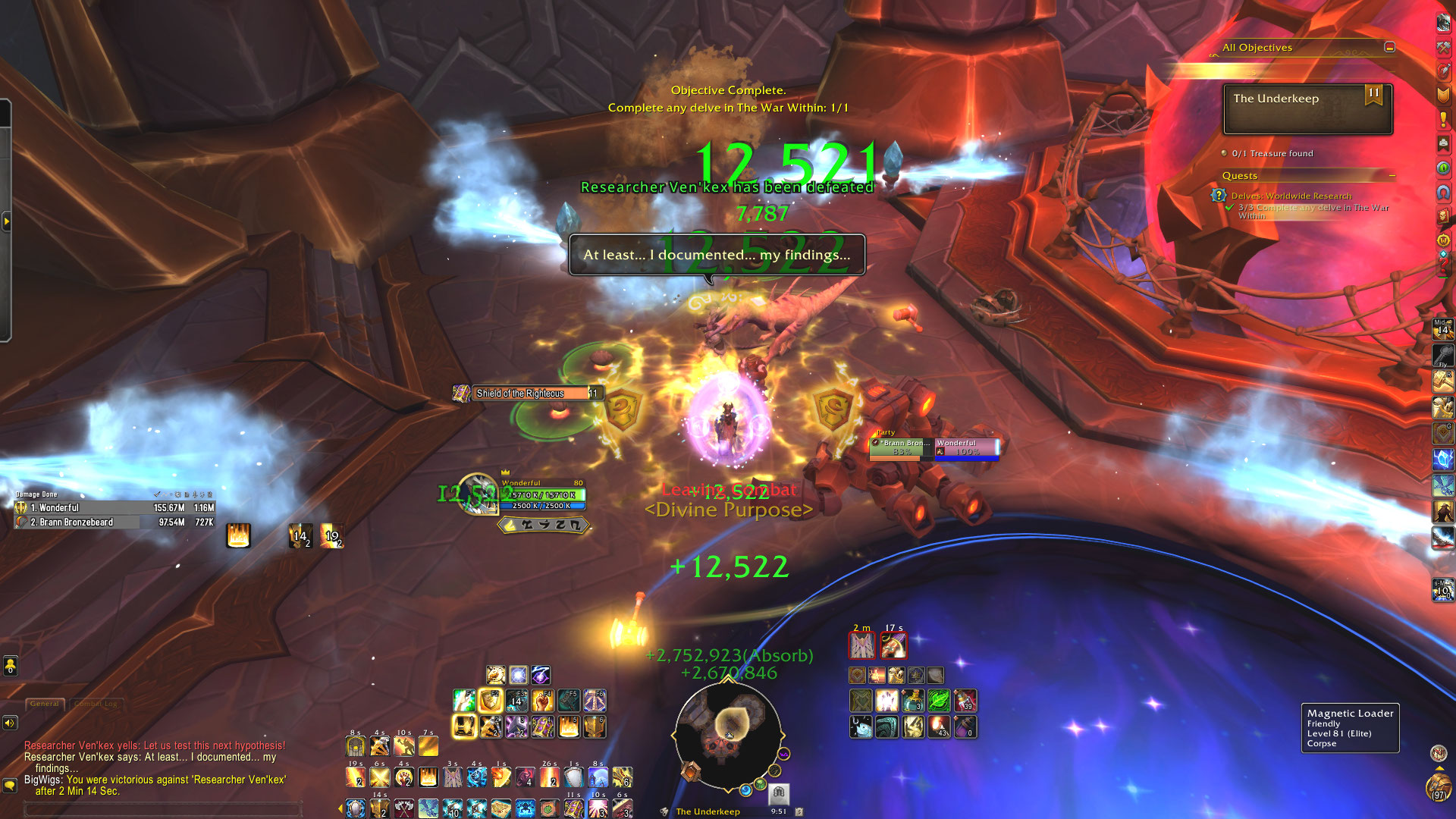1456x819 pixels.
Task: Select Wonderful's row in damage meter
Action: click(115, 508)
